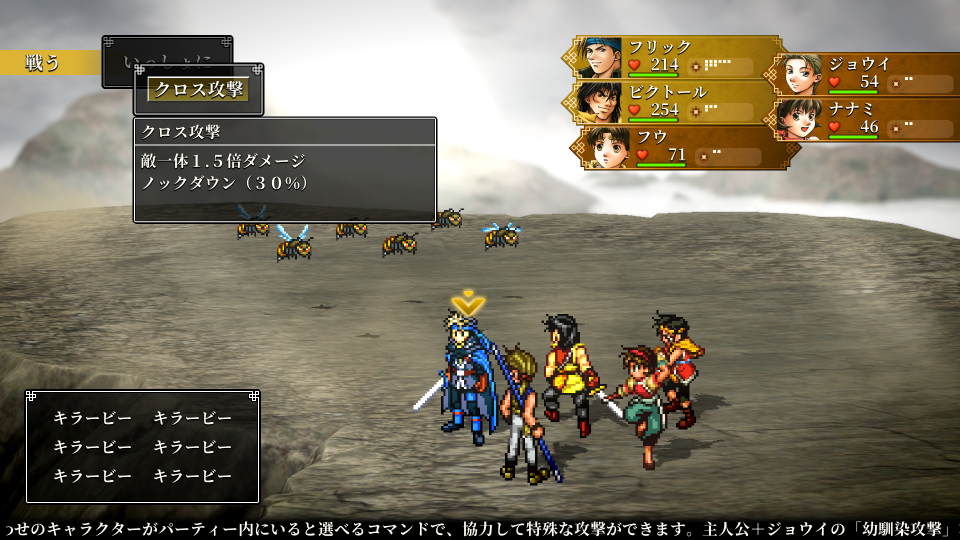Select ジョウイ's party status panel
This screenshot has width=960, height=540.
click(866, 73)
